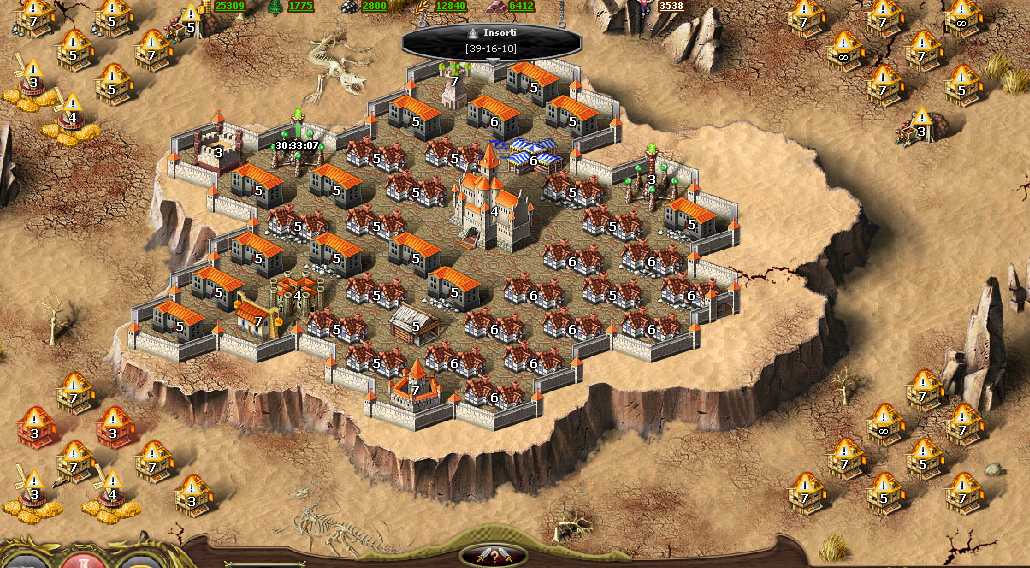
Task: Select the wooden warehouse building level 5
Action: click(x=414, y=324)
